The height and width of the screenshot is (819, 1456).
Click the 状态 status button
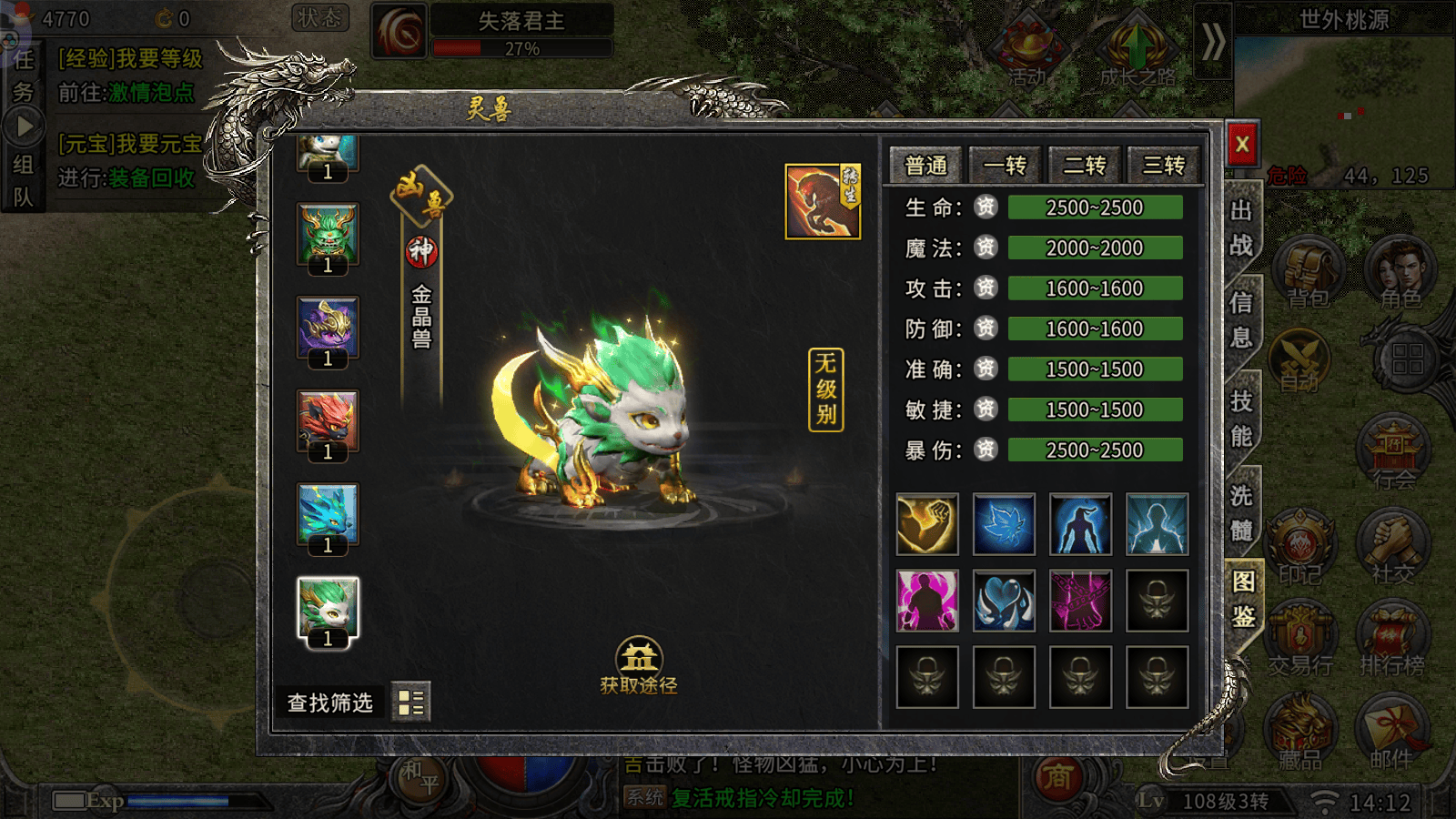click(x=319, y=18)
